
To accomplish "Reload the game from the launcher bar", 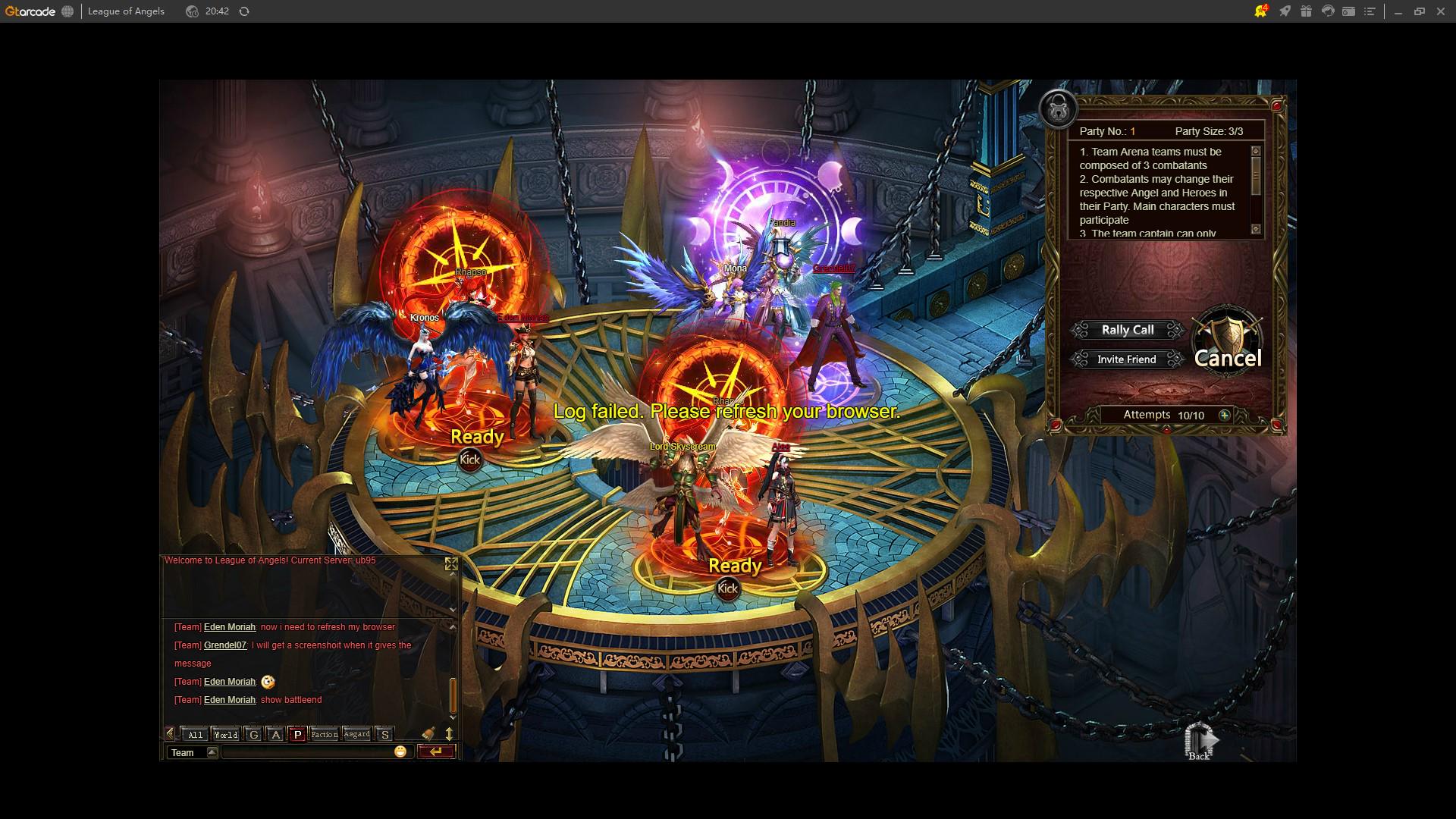I will (244, 11).
